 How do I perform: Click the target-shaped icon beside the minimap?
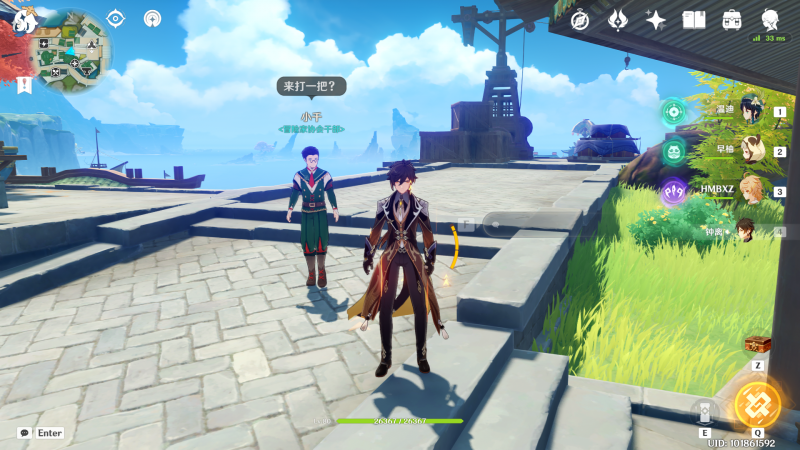tap(116, 18)
